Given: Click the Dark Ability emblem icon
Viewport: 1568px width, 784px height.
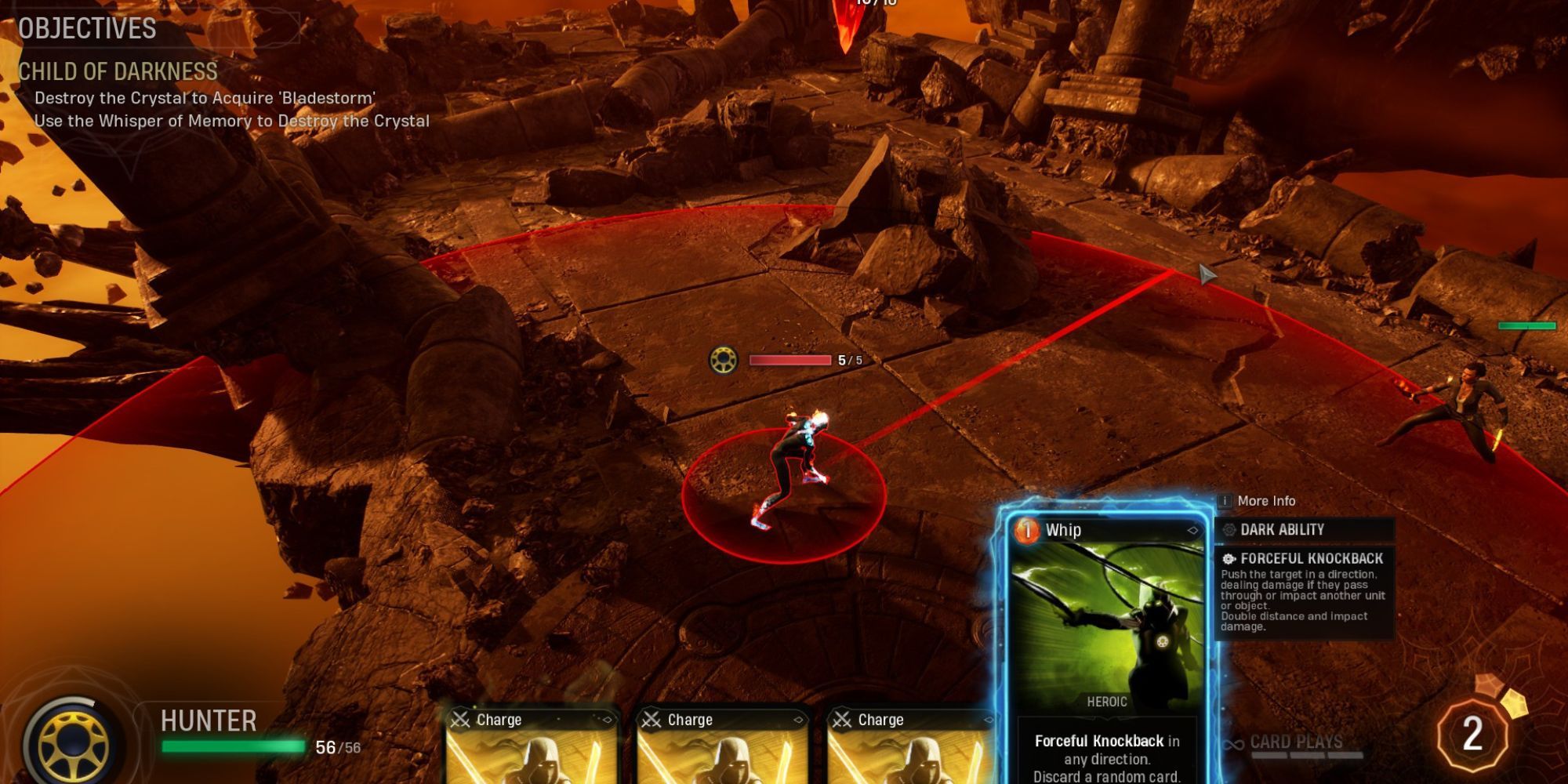Looking at the screenshot, I should click(1229, 530).
